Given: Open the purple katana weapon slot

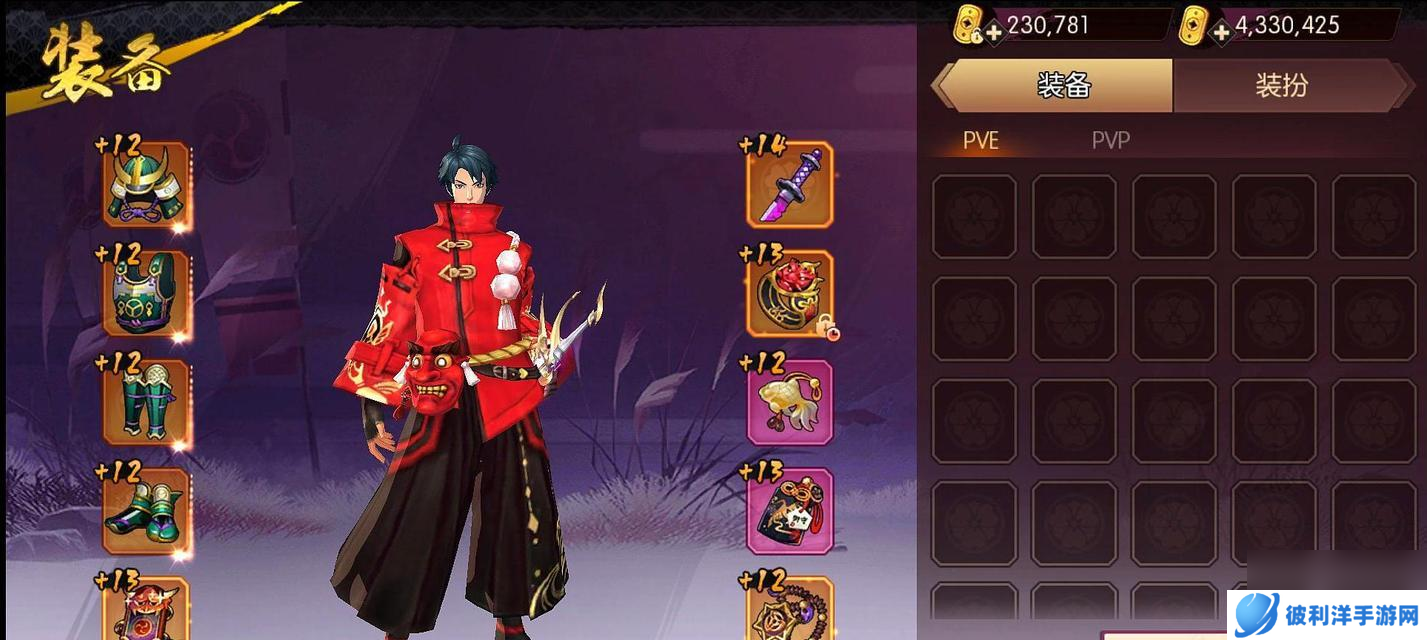Looking at the screenshot, I should point(790,186).
